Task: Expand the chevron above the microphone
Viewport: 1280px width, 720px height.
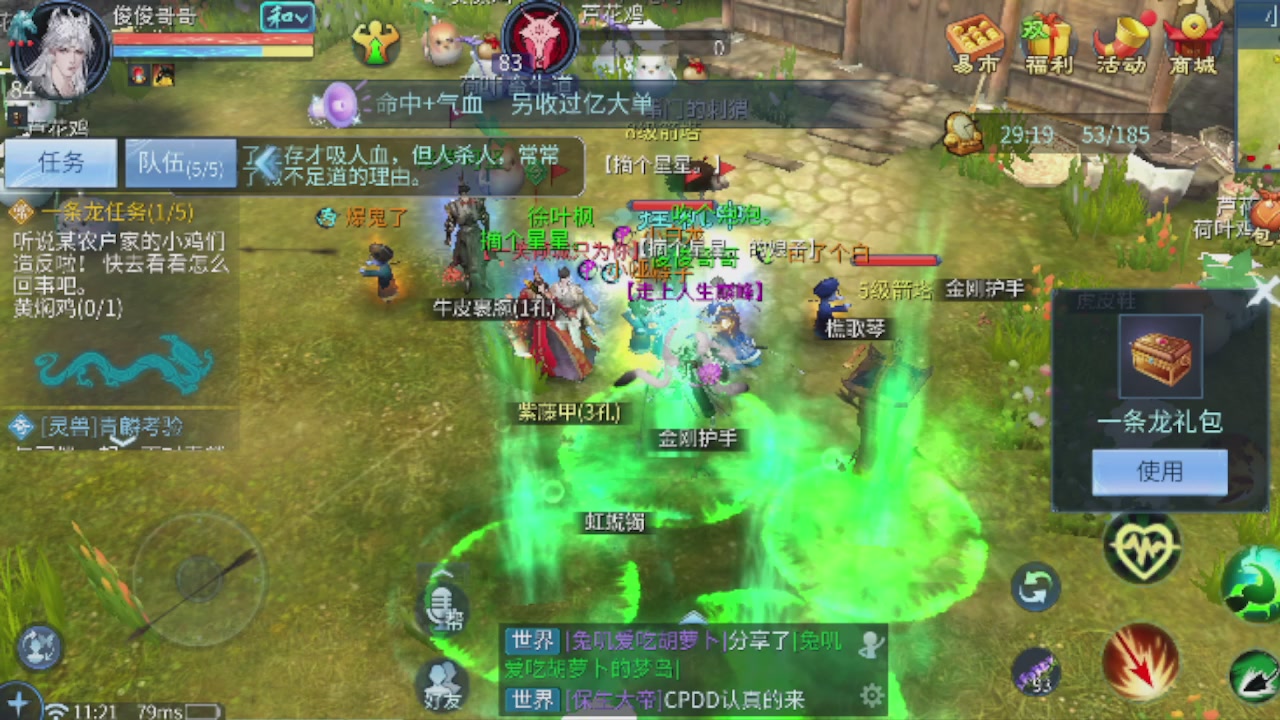Action: 443,572
